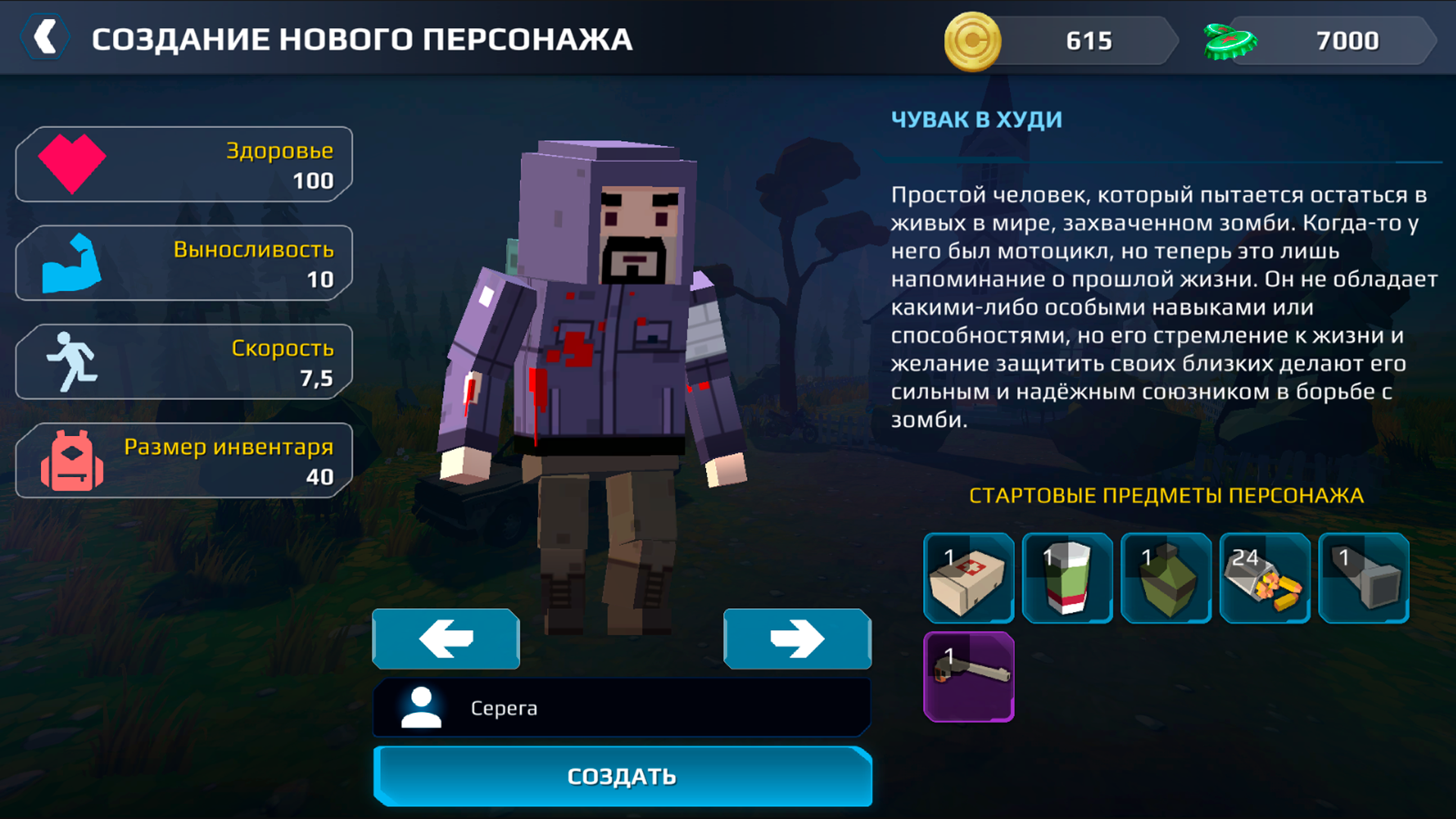This screenshot has width=1456, height=819.
Task: Select the flashlight starting item
Action: [x=1363, y=578]
